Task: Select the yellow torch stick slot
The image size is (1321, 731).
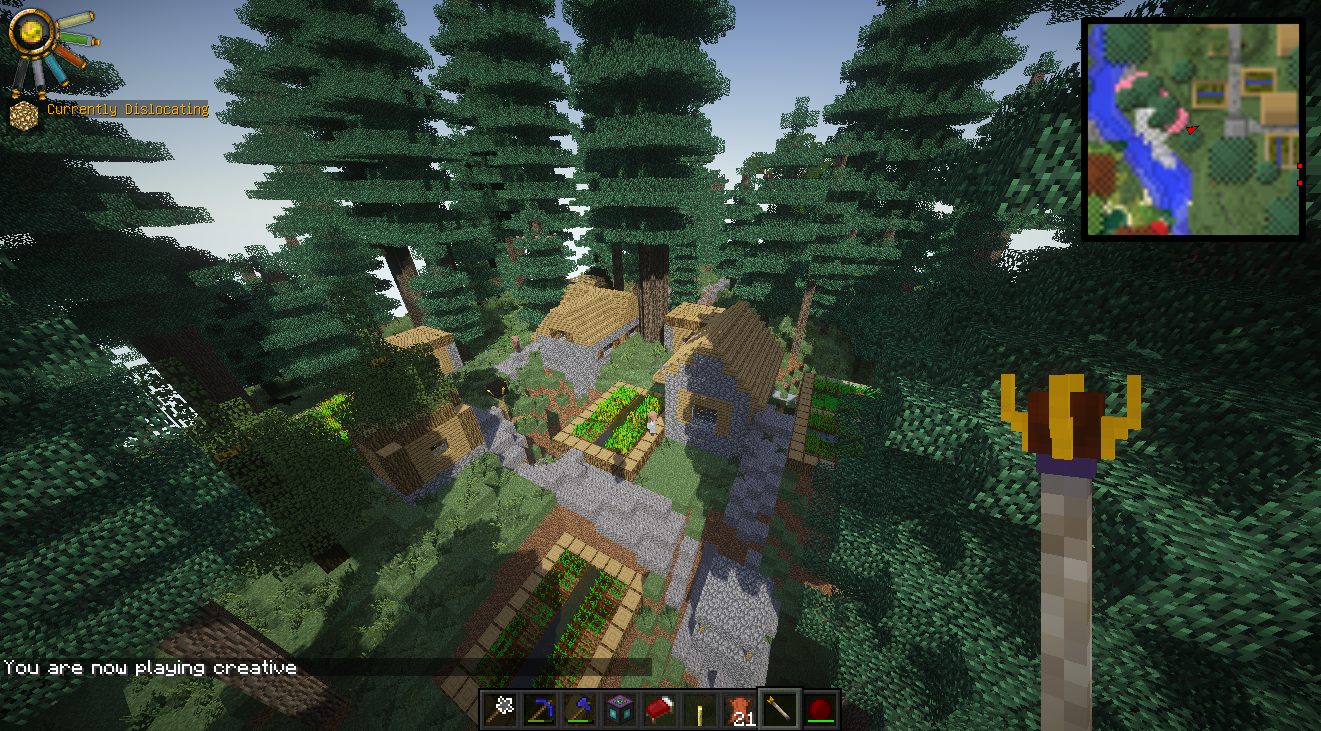Action: [x=700, y=709]
